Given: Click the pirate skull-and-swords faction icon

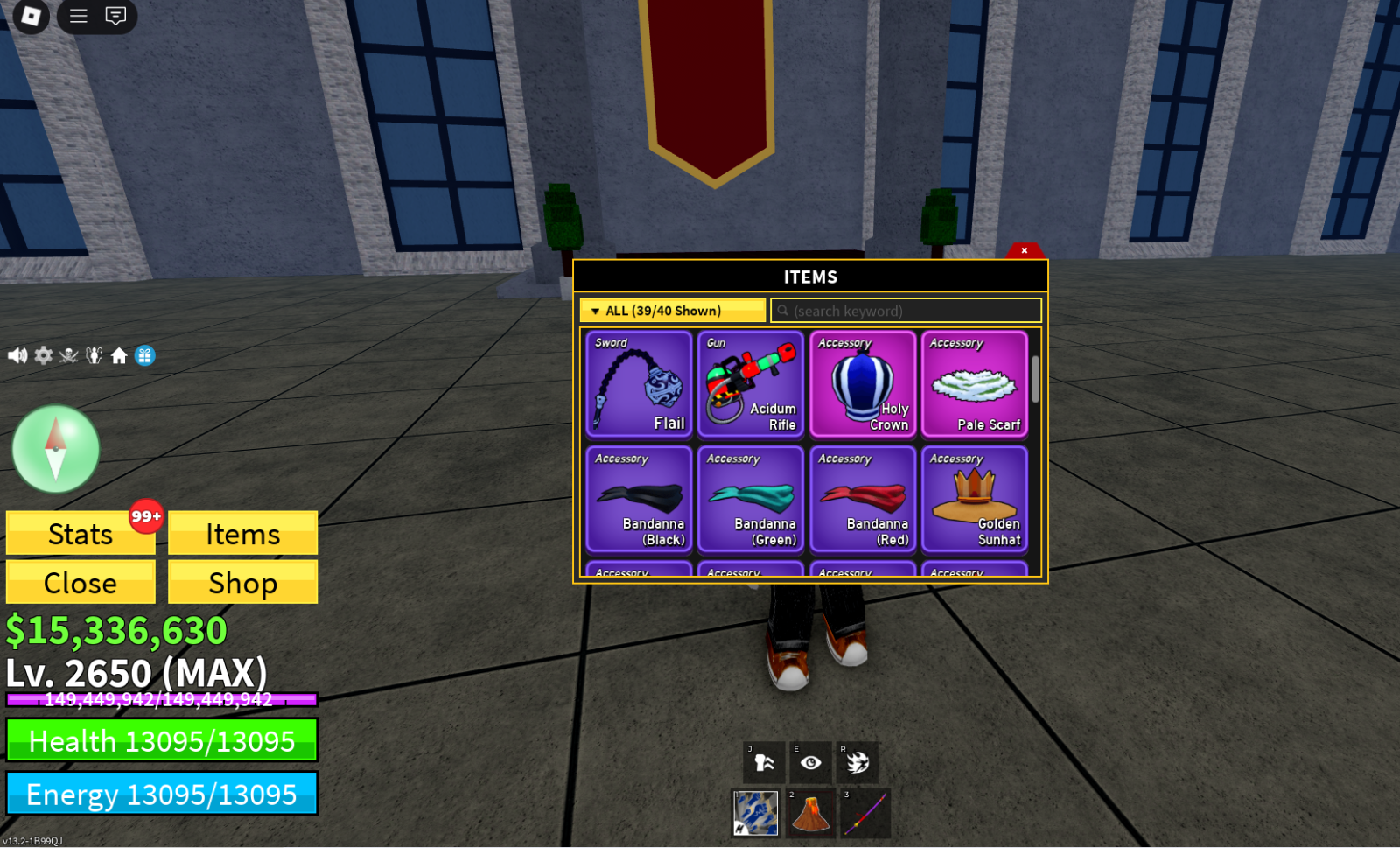Looking at the screenshot, I should (x=68, y=354).
